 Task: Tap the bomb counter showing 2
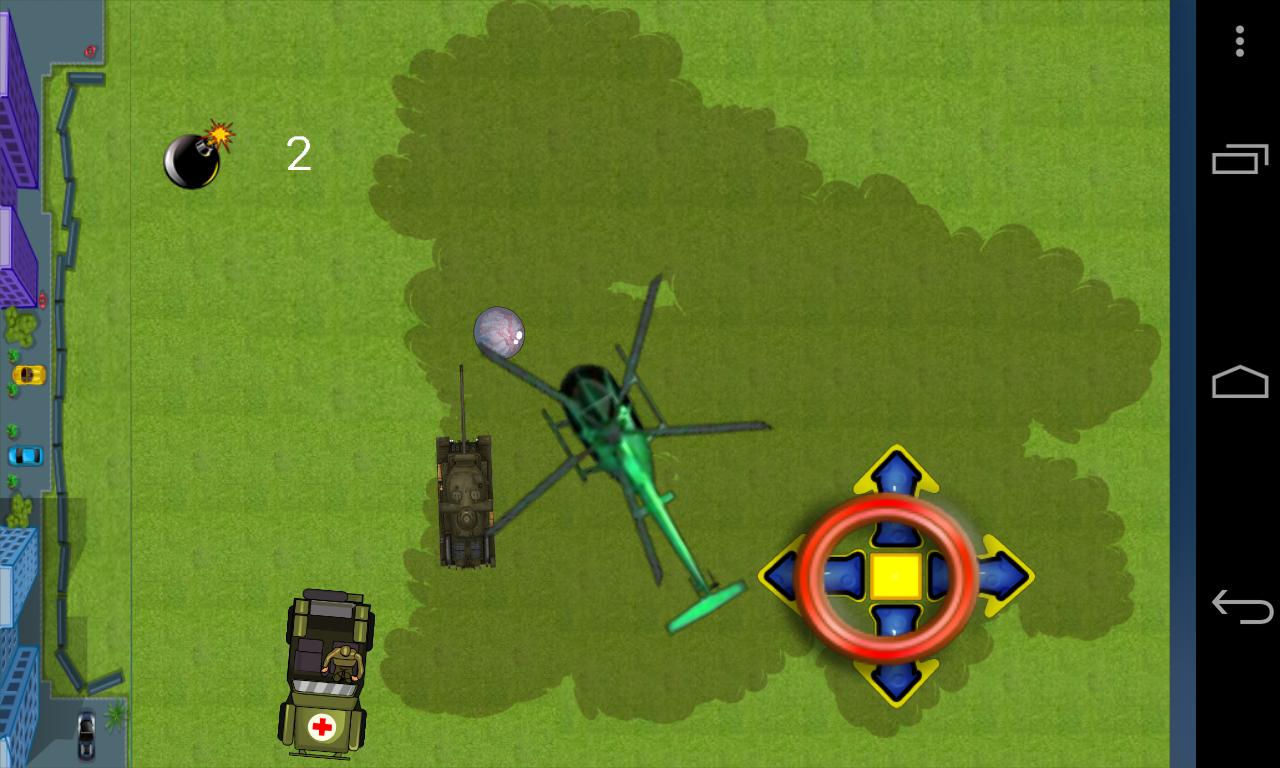coord(297,155)
